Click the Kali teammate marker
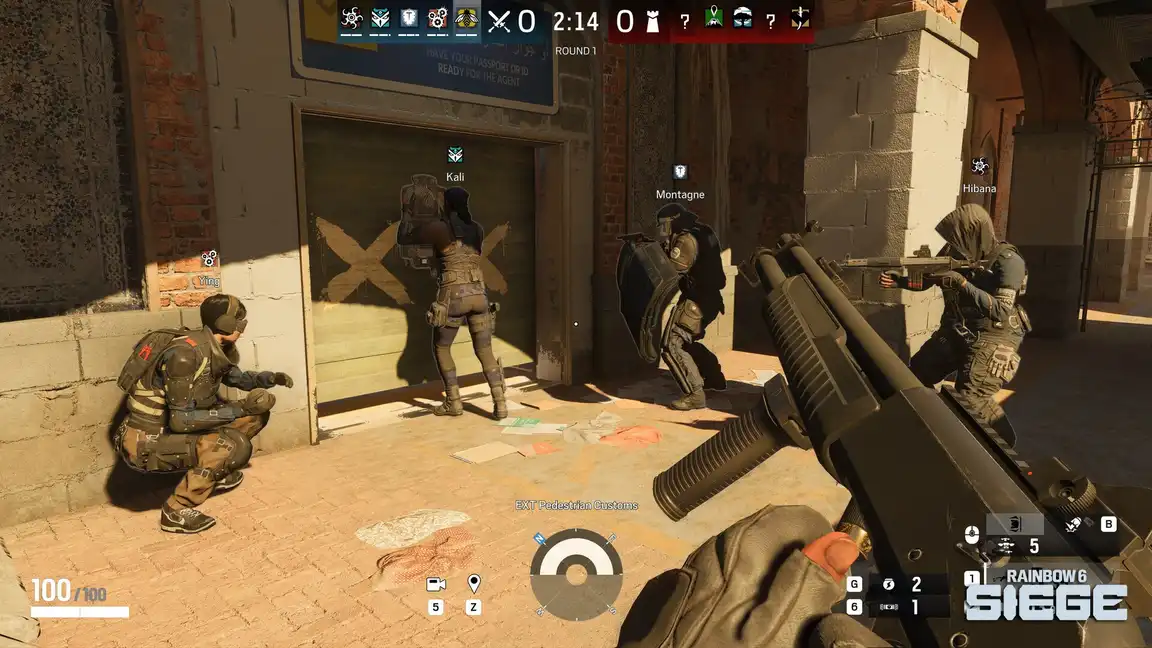The height and width of the screenshot is (648, 1152). [x=455, y=155]
